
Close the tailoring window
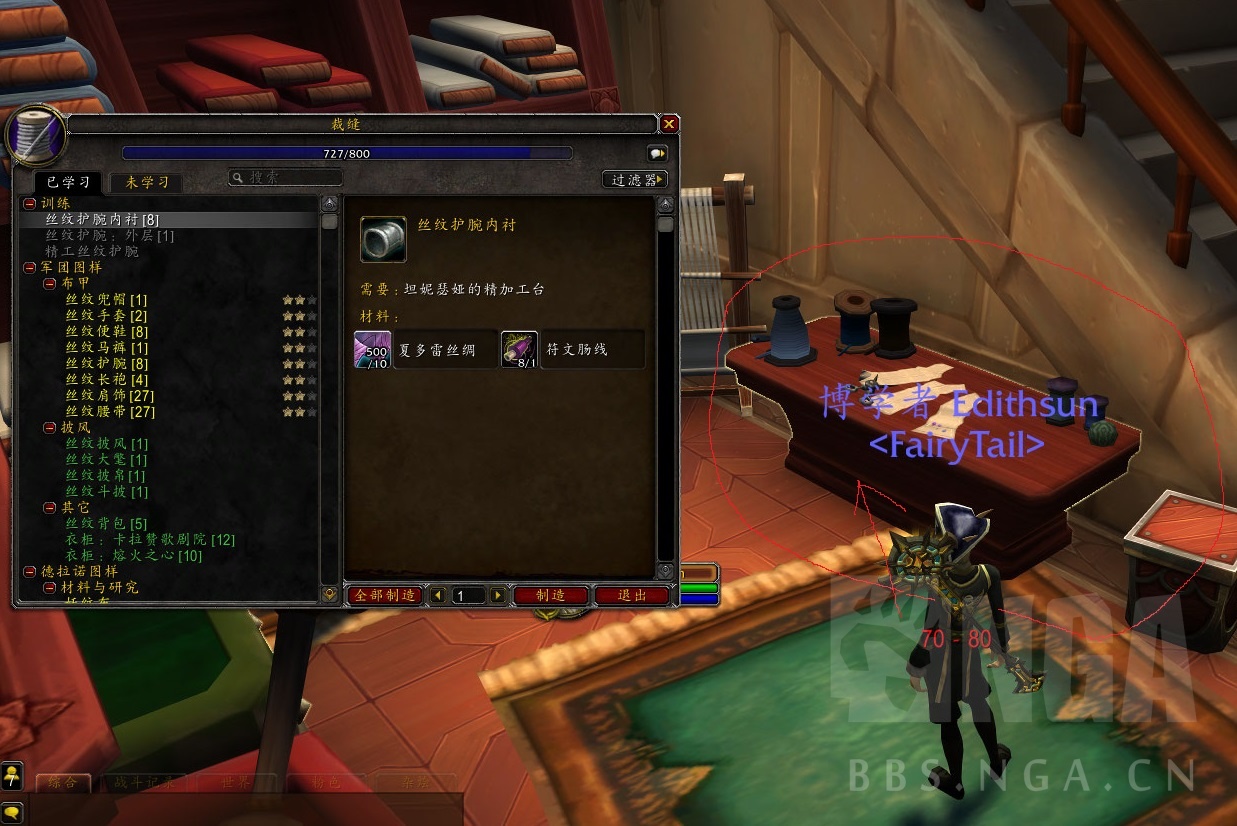click(x=669, y=124)
